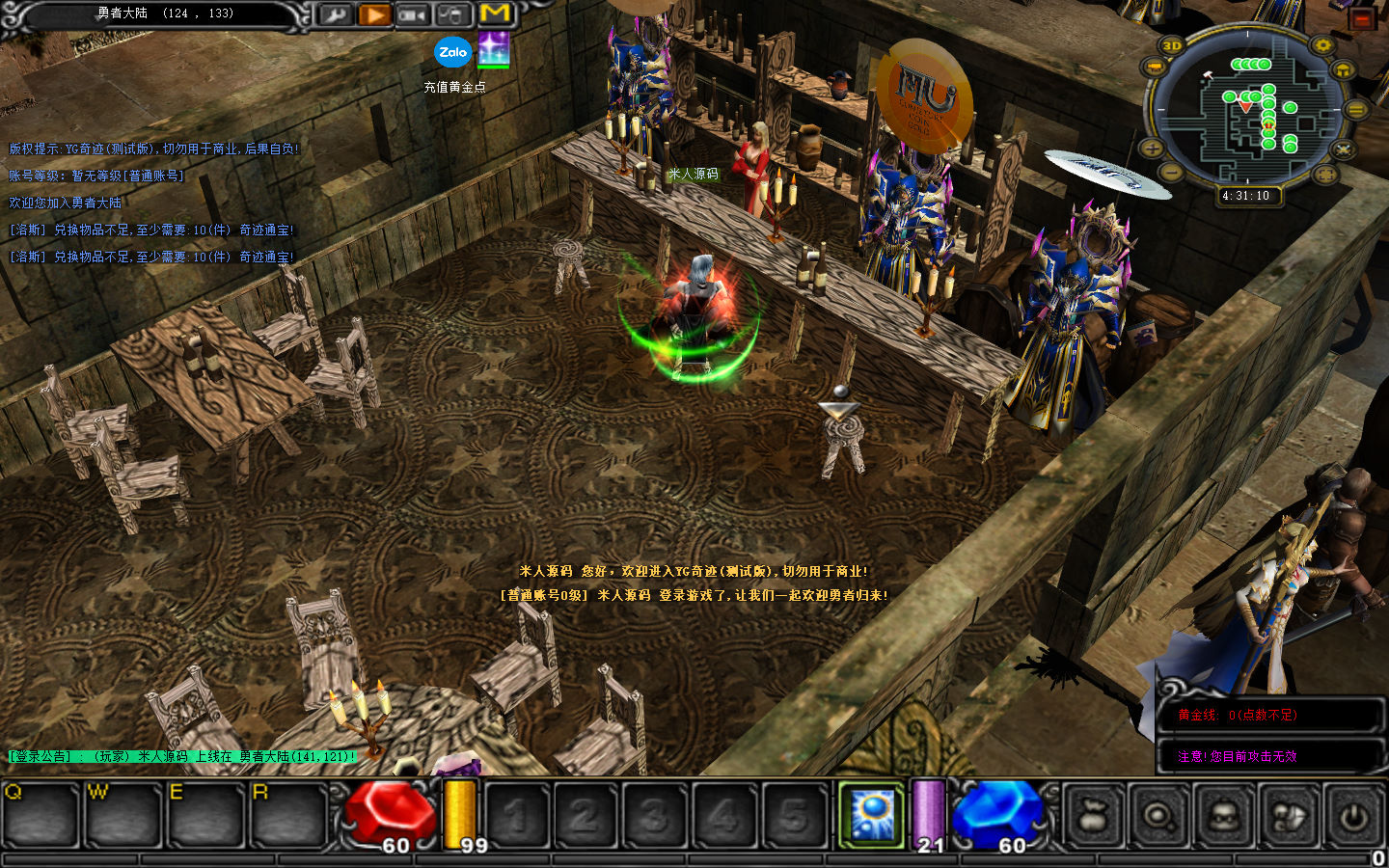The height and width of the screenshot is (868, 1389).
Task: Activate the blue orb skill icon
Action: coord(872,813)
